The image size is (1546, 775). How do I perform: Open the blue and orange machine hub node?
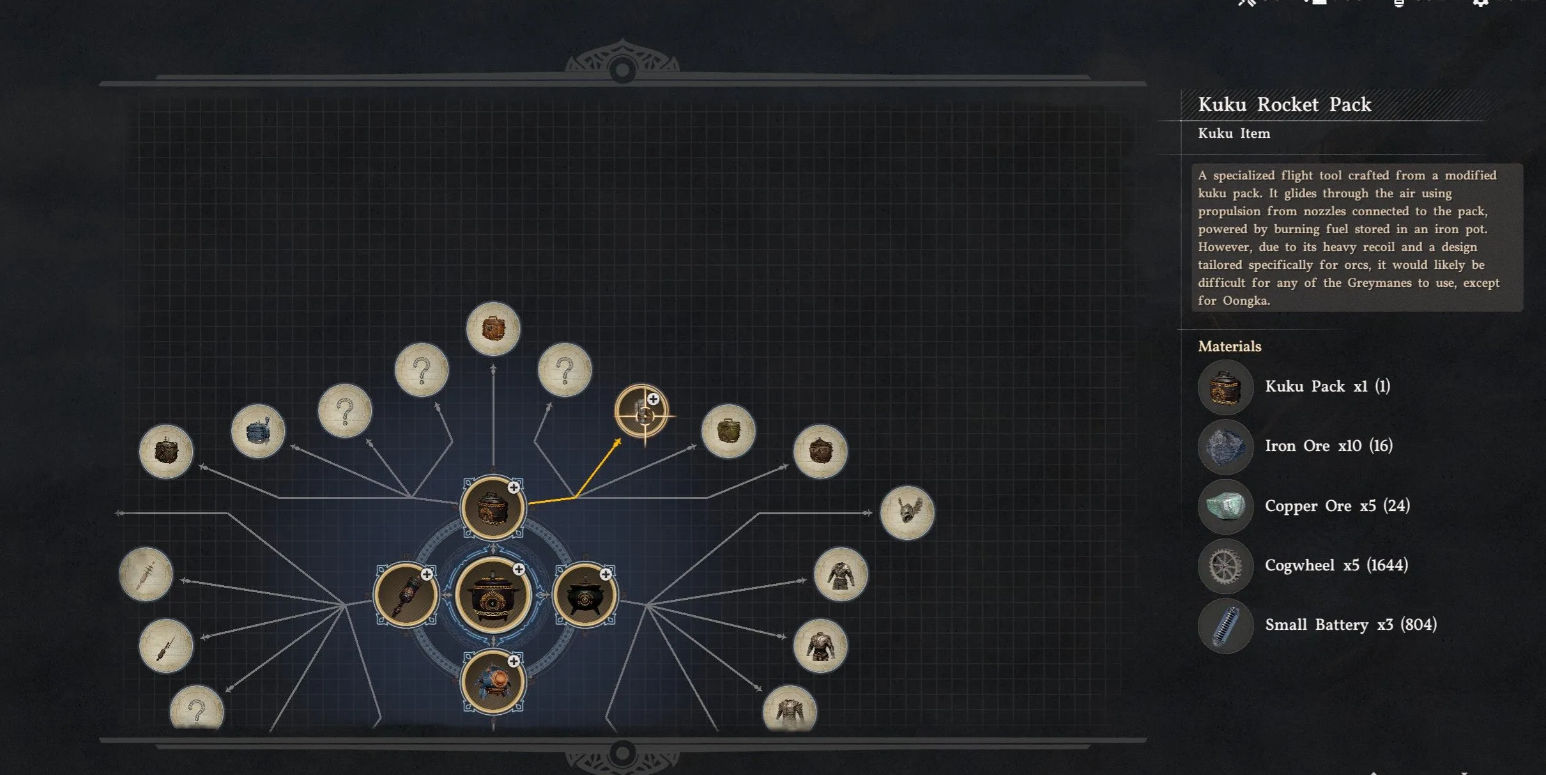click(493, 681)
